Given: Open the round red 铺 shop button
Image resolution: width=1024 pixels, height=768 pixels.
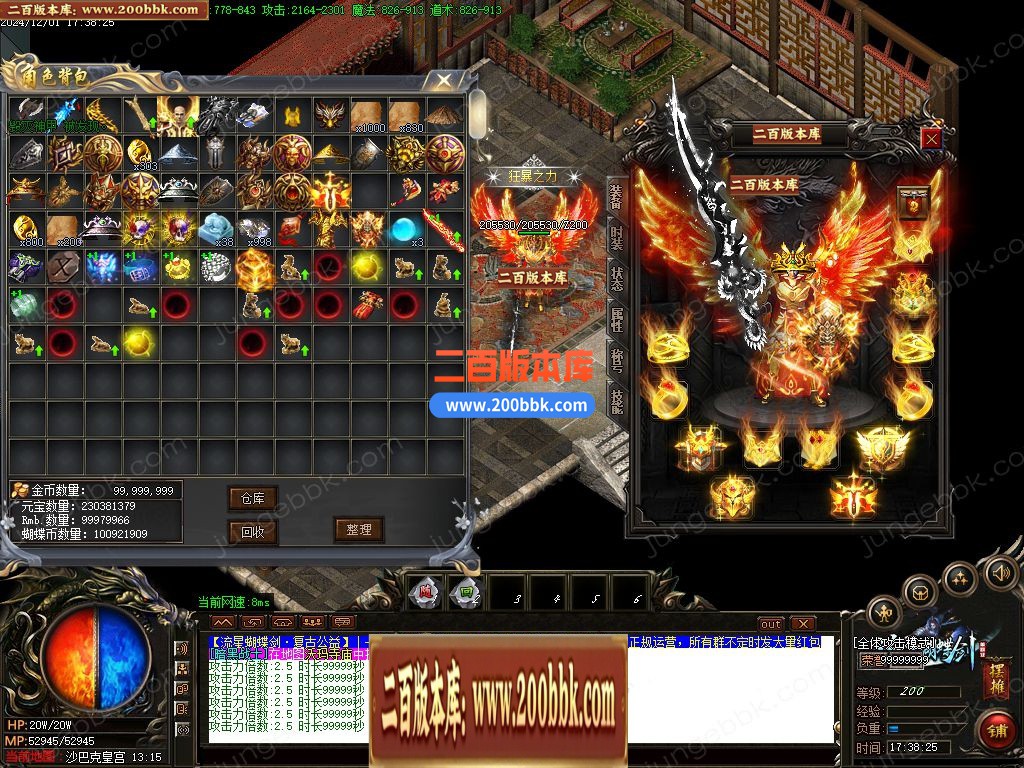Looking at the screenshot, I should (996, 730).
